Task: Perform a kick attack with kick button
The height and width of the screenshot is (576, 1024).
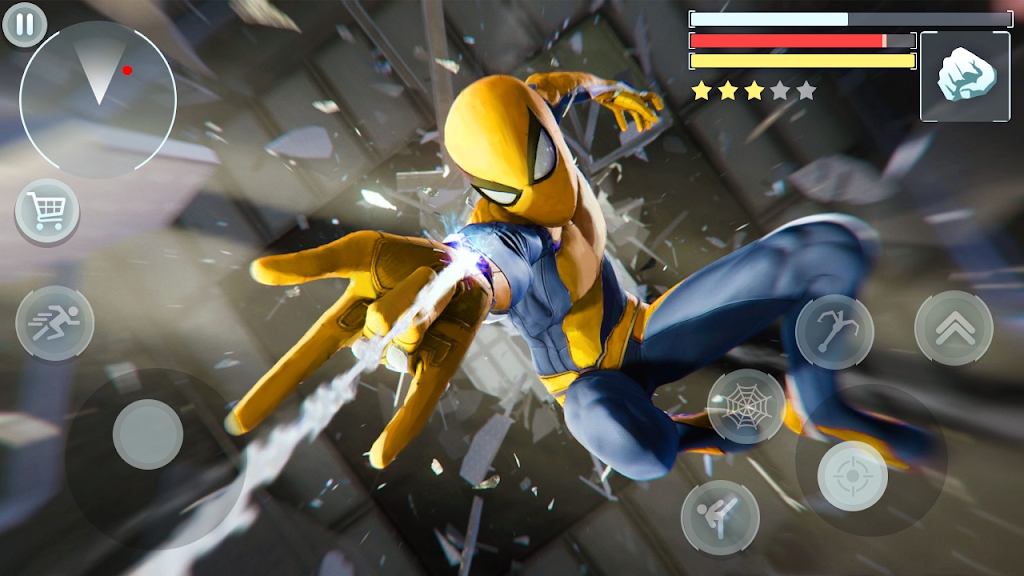Action: 720,517
